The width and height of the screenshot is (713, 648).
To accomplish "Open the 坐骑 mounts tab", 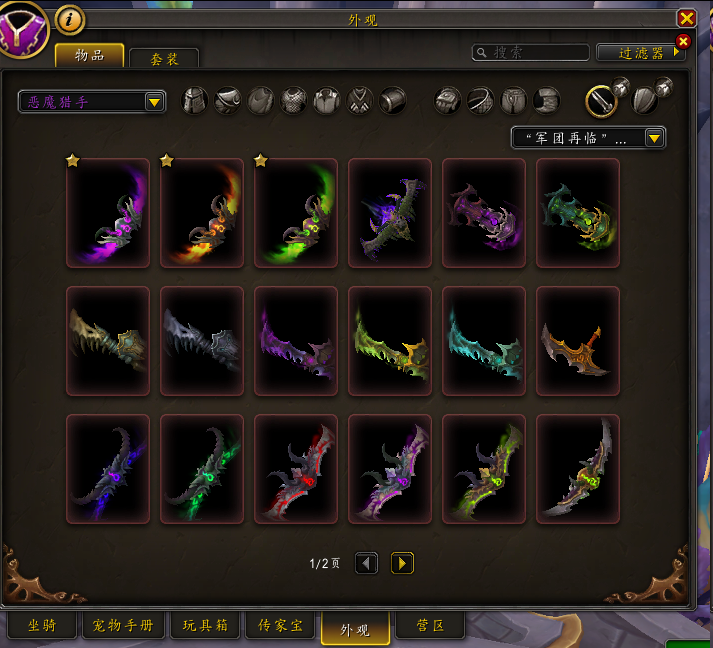I will pyautogui.click(x=41, y=627).
